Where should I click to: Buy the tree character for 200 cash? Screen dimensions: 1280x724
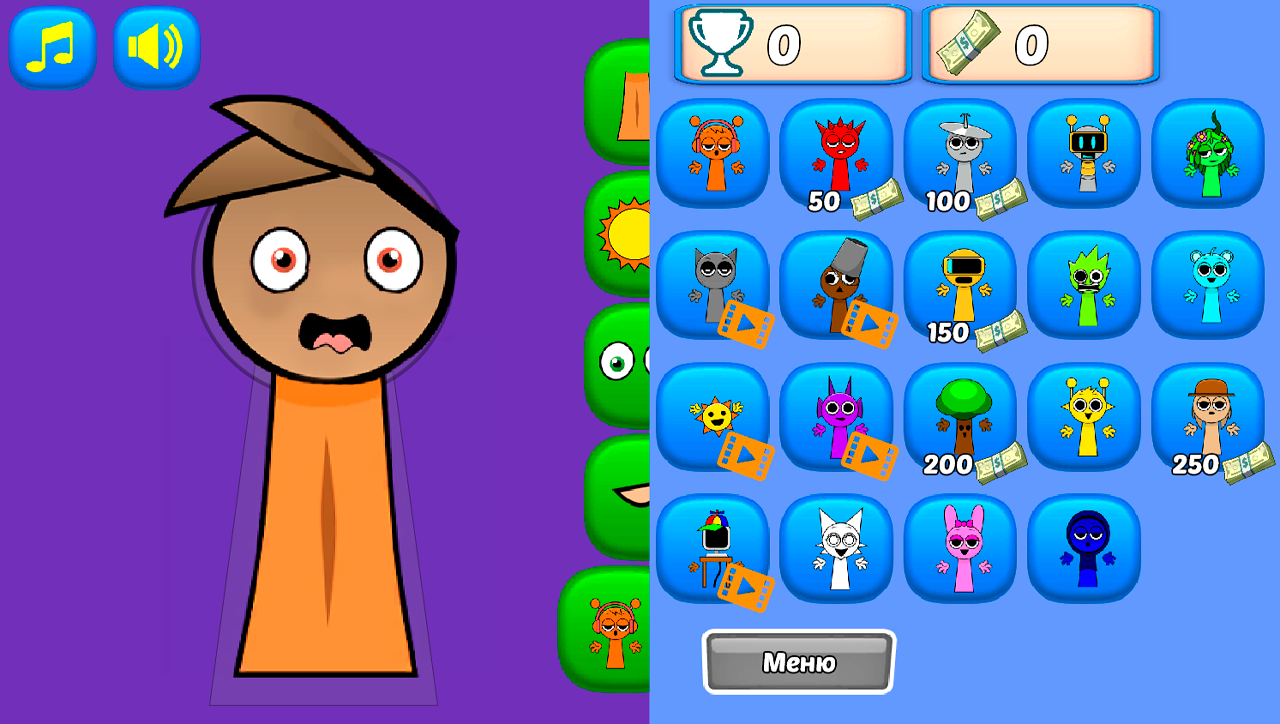pos(961,415)
